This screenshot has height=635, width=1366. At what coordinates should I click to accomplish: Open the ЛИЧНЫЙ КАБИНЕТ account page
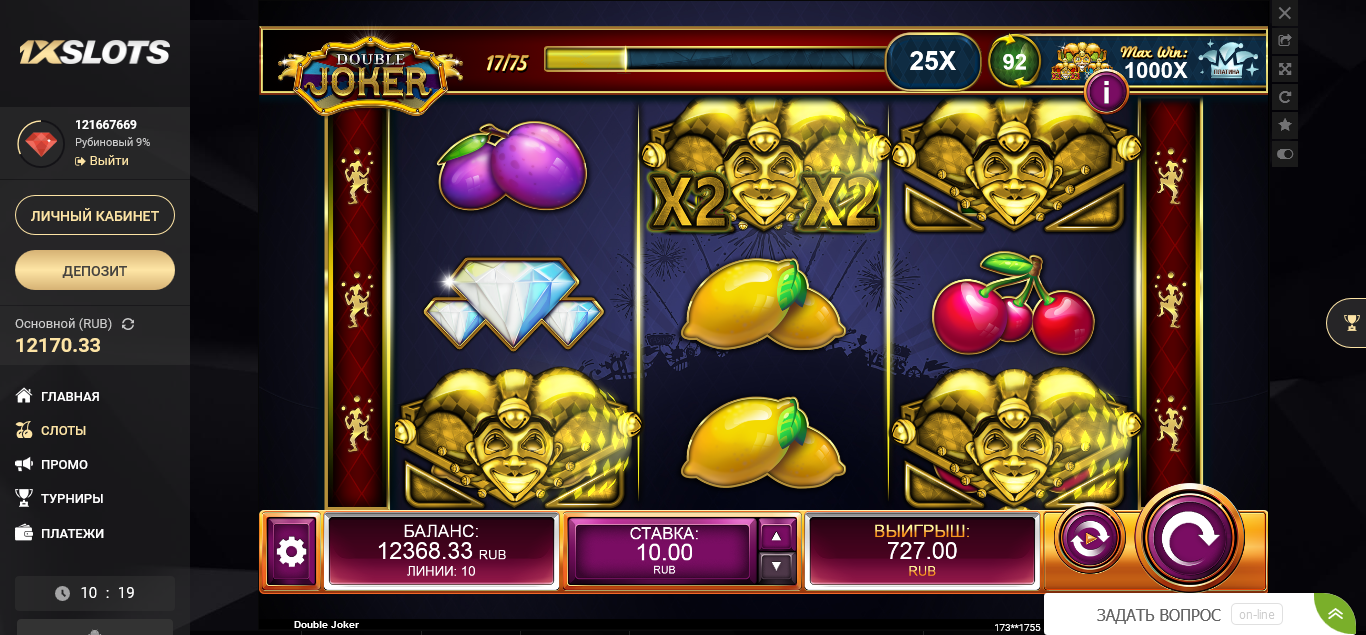95,215
